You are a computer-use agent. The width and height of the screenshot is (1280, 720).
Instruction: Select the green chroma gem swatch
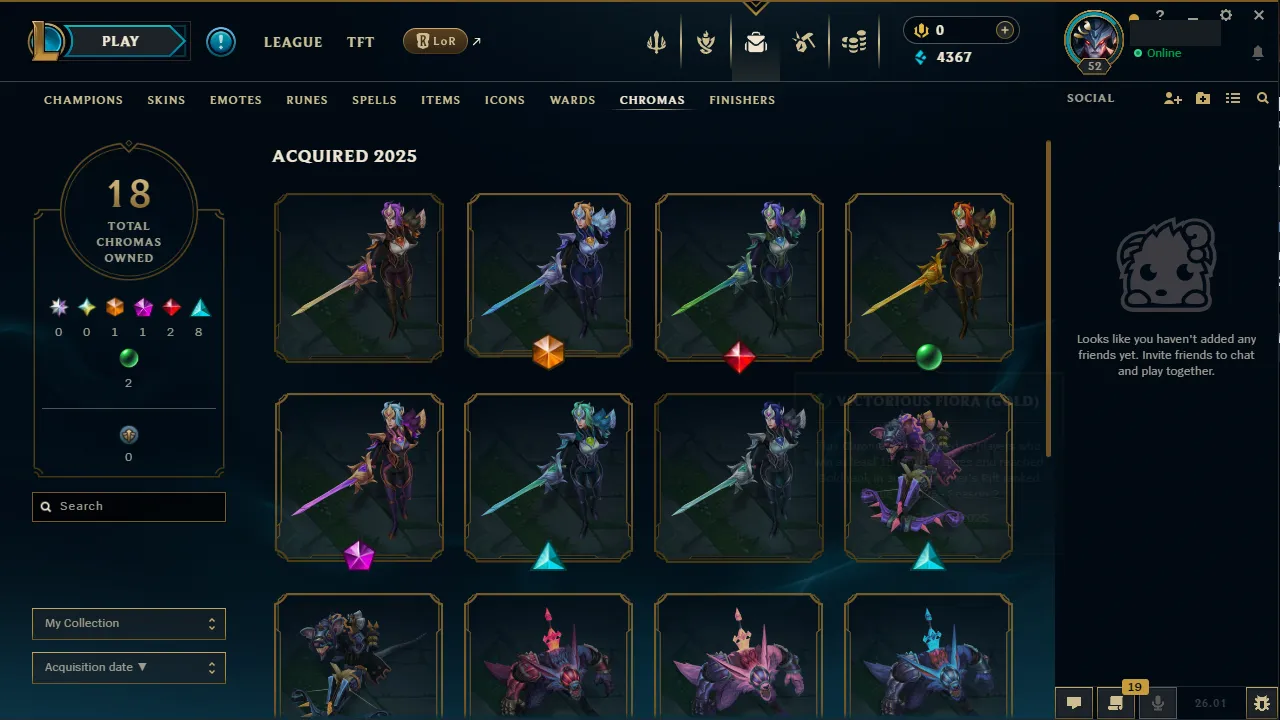tap(128, 358)
